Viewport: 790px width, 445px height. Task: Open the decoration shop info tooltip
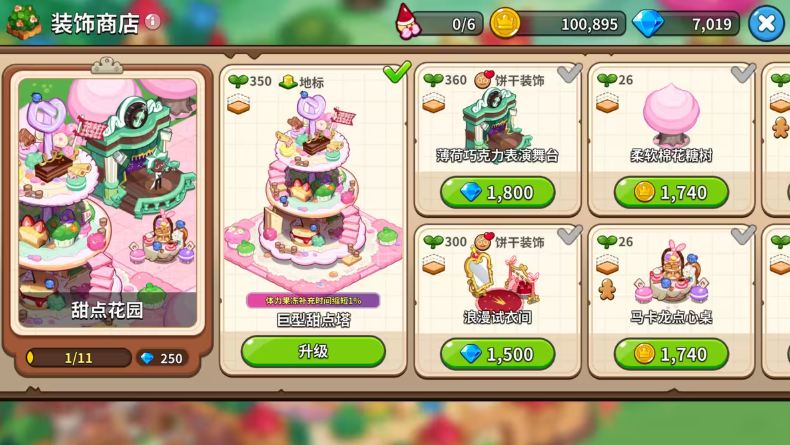tap(153, 21)
